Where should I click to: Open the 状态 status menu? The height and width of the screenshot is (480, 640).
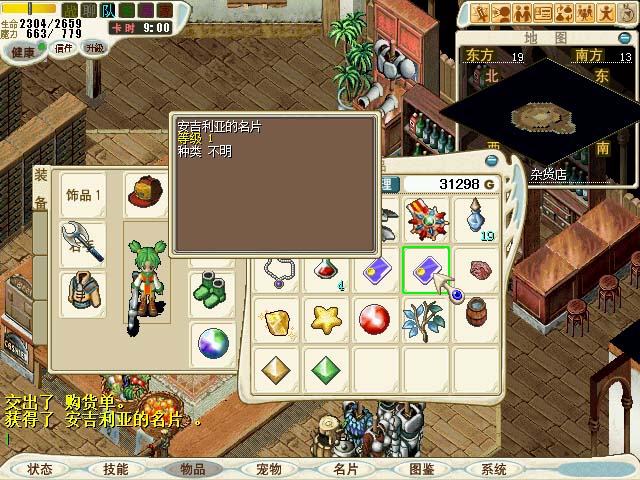40,469
